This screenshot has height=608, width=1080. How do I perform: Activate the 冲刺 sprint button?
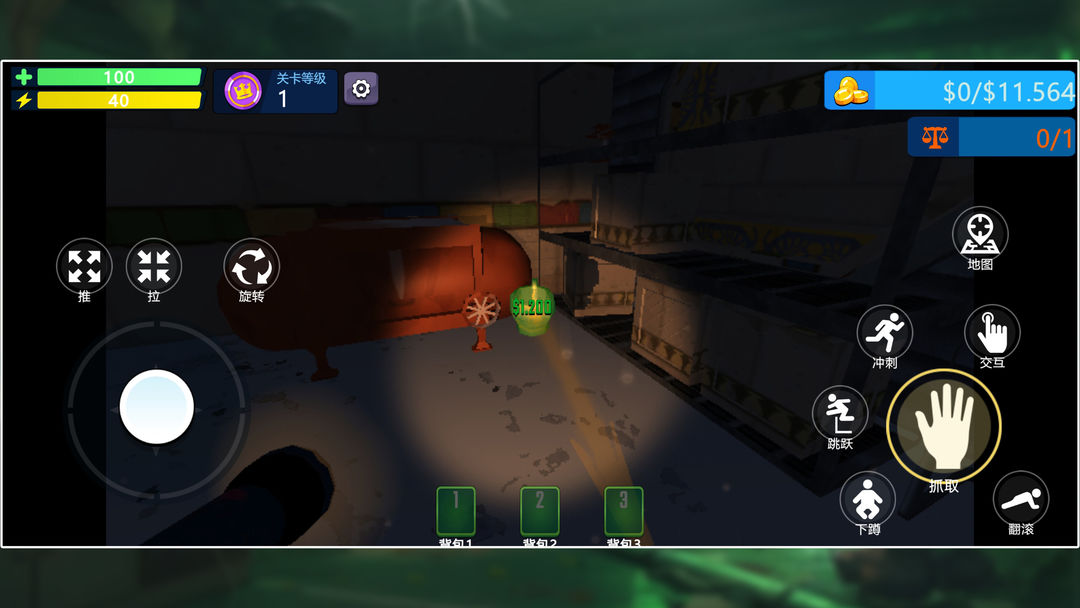[885, 332]
